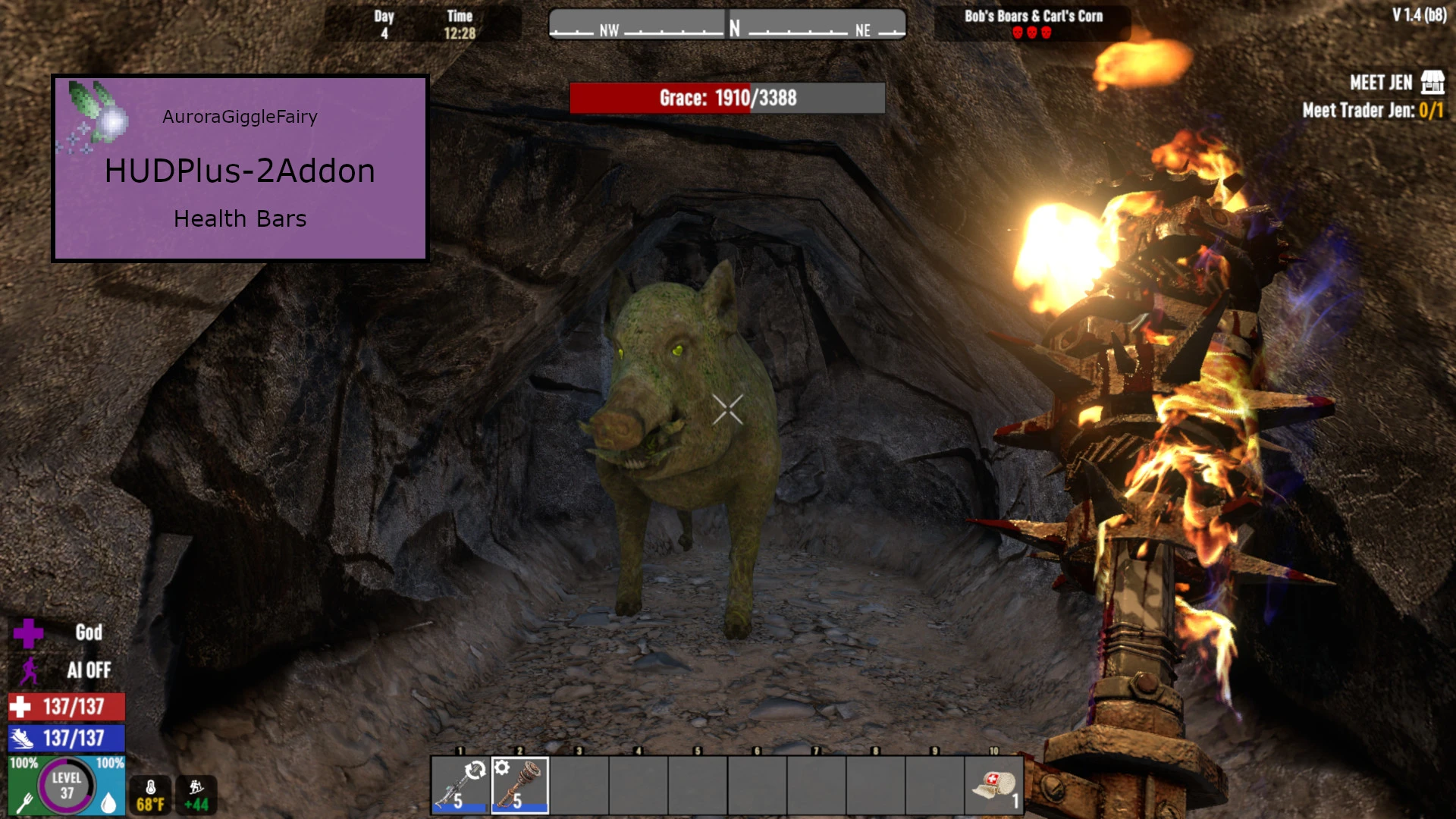Click the Level 37 experience ring
Image resolution: width=1456 pixels, height=819 pixels.
pos(67,786)
